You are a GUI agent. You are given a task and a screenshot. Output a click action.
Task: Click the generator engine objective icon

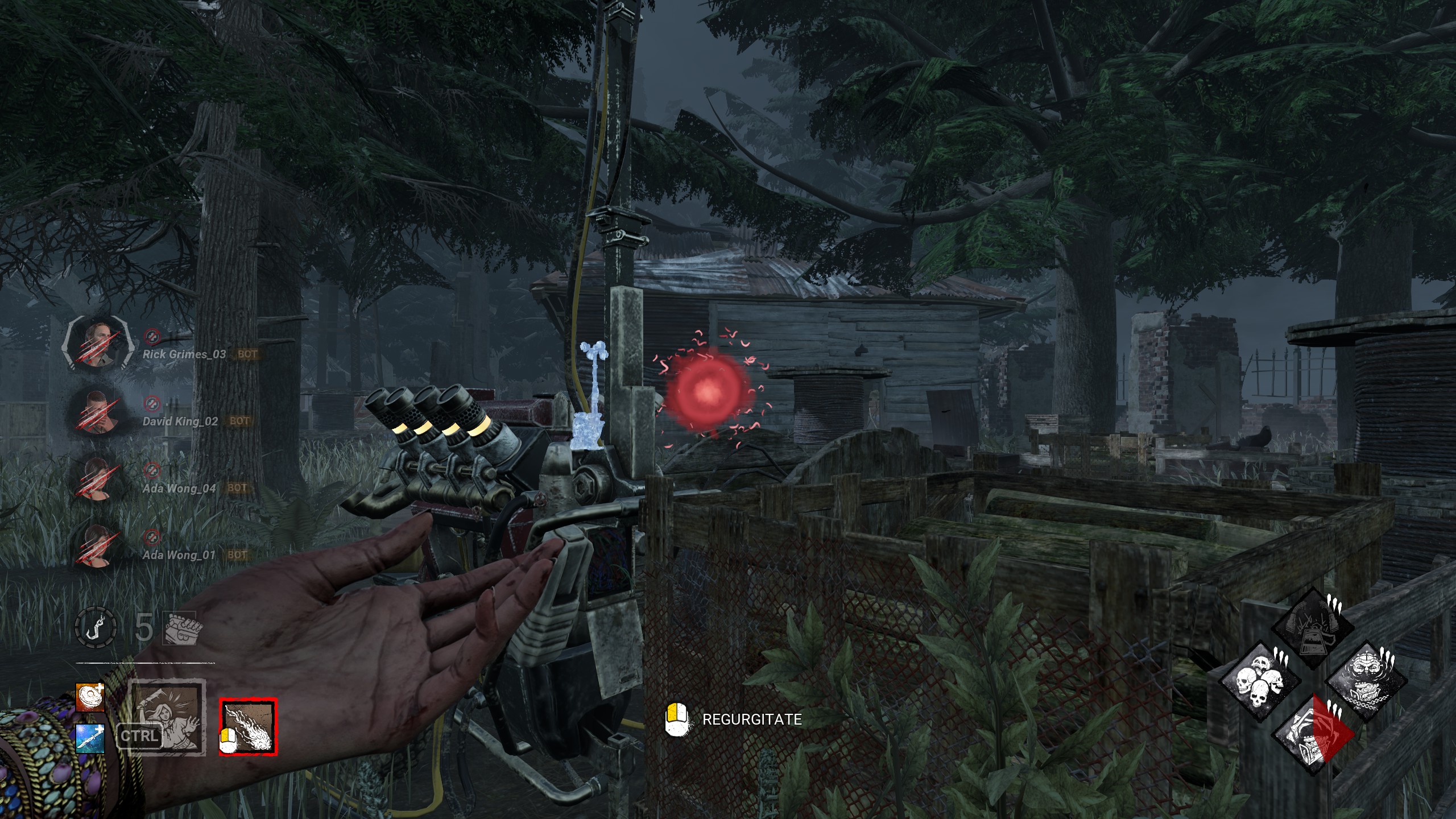(x=180, y=628)
